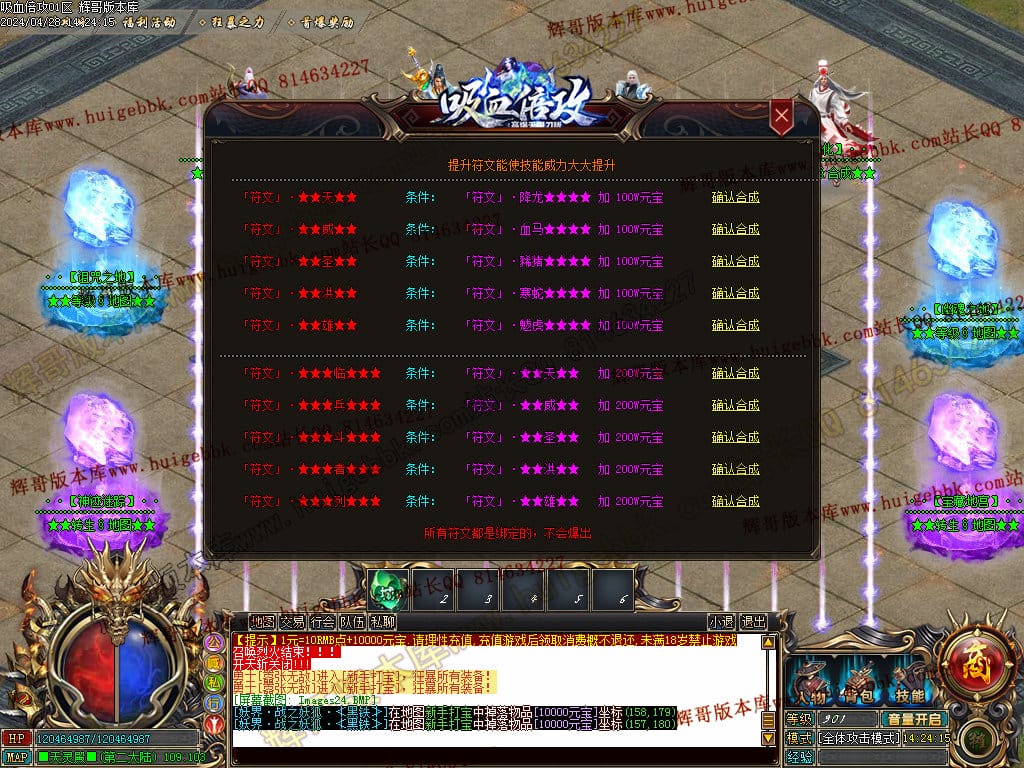The image size is (1024, 768).
Task: Confirm synthesis for the ★★威★★ rune
Action: [735, 229]
